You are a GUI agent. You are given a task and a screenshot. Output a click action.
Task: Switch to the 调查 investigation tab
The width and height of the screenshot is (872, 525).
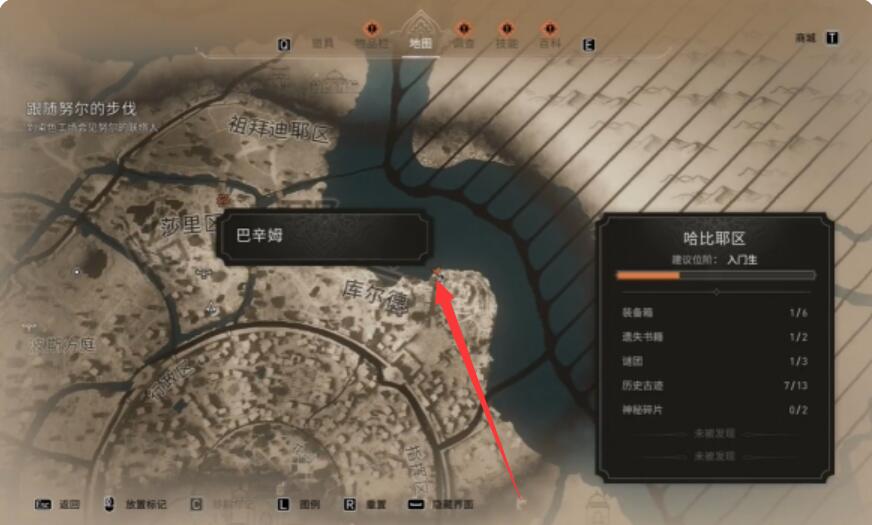coord(463,44)
